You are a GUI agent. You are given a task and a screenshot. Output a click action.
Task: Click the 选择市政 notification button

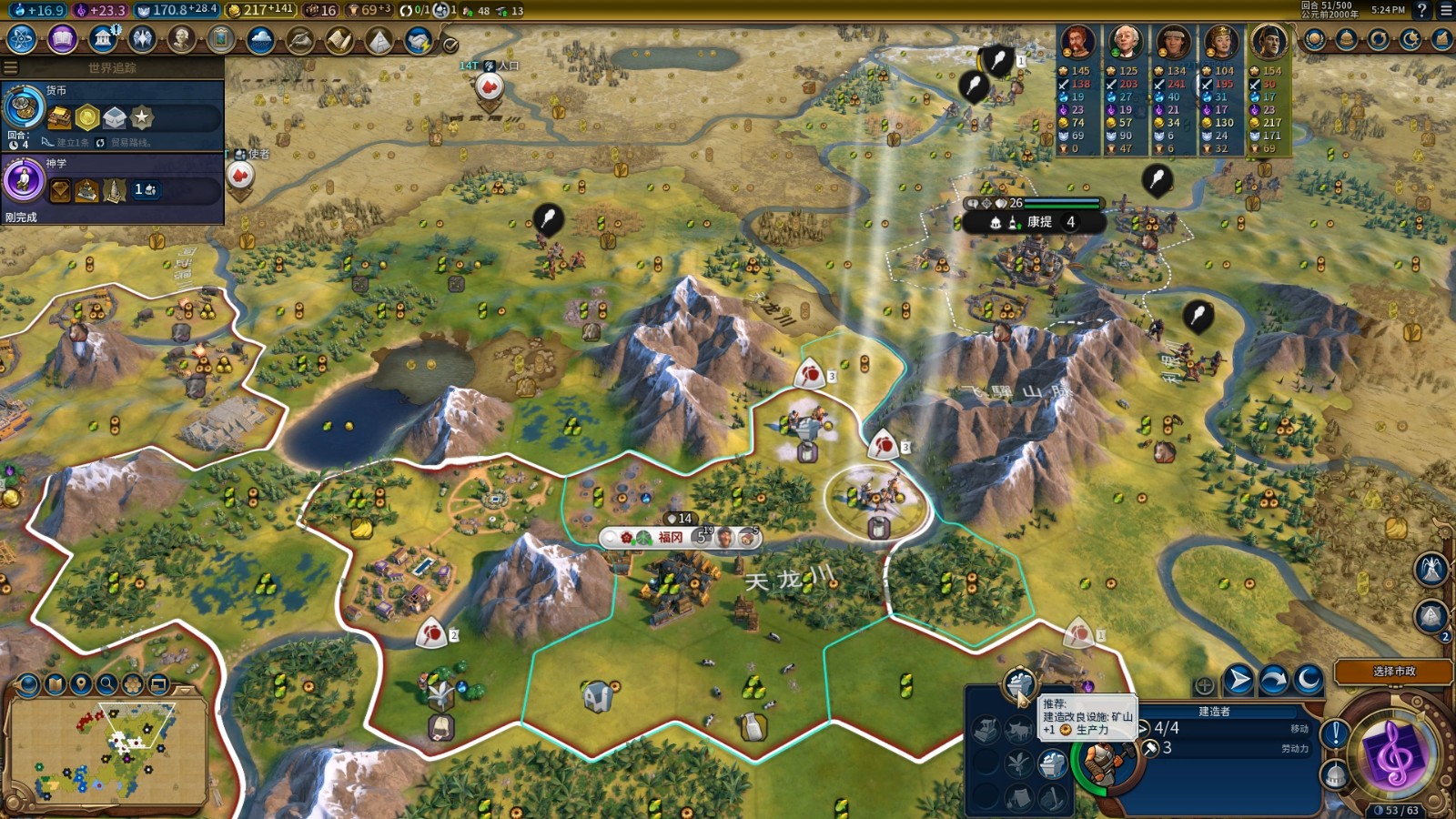coord(1393,672)
